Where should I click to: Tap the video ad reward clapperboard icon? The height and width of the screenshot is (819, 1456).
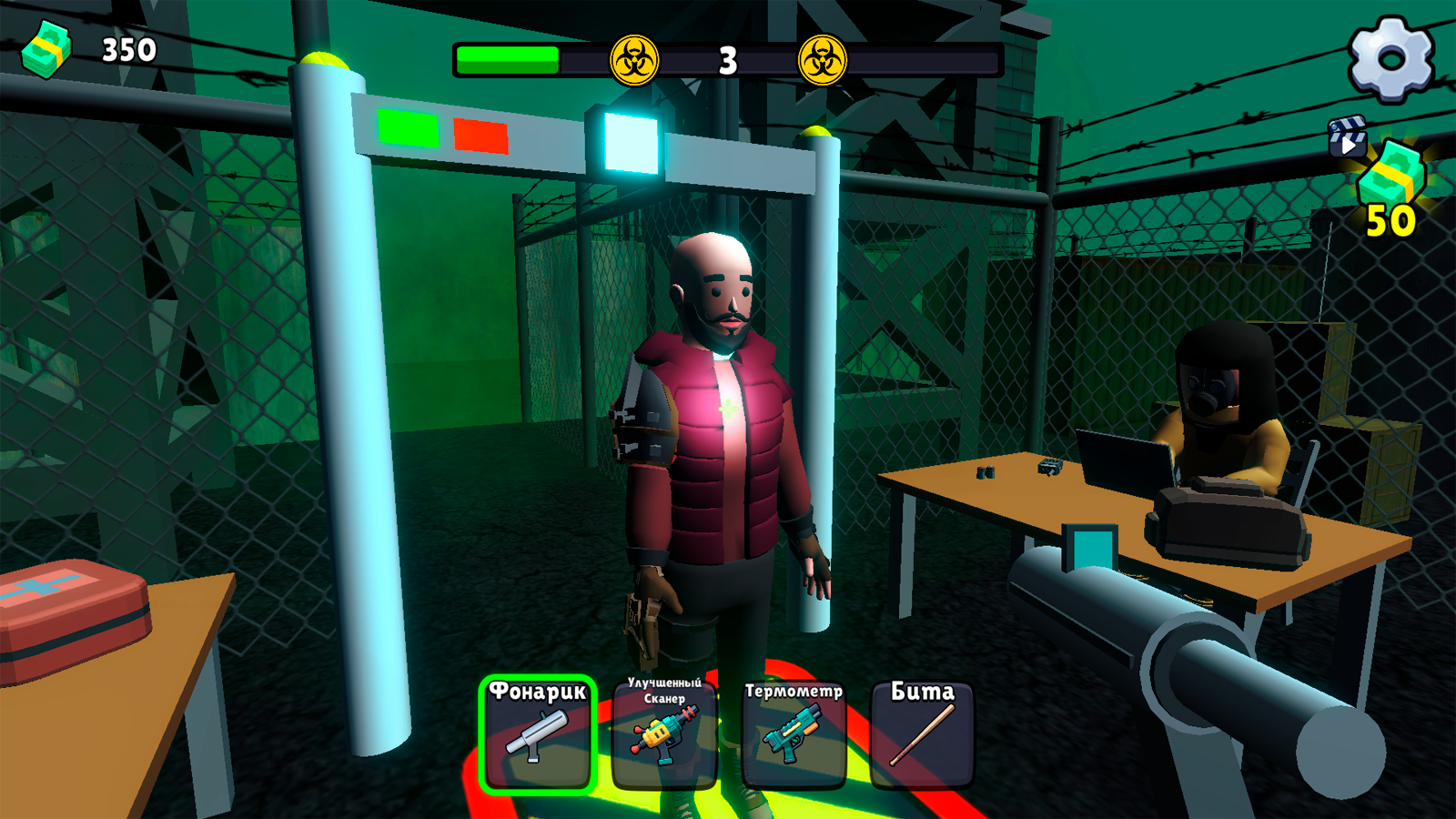click(1350, 136)
